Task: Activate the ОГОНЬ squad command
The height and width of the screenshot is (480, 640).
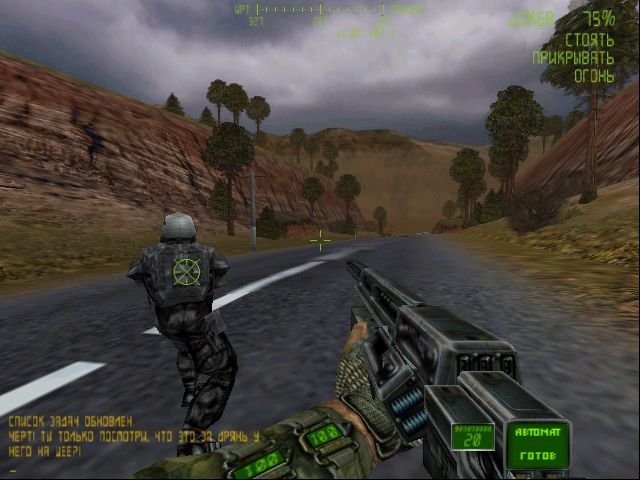Action: (591, 74)
